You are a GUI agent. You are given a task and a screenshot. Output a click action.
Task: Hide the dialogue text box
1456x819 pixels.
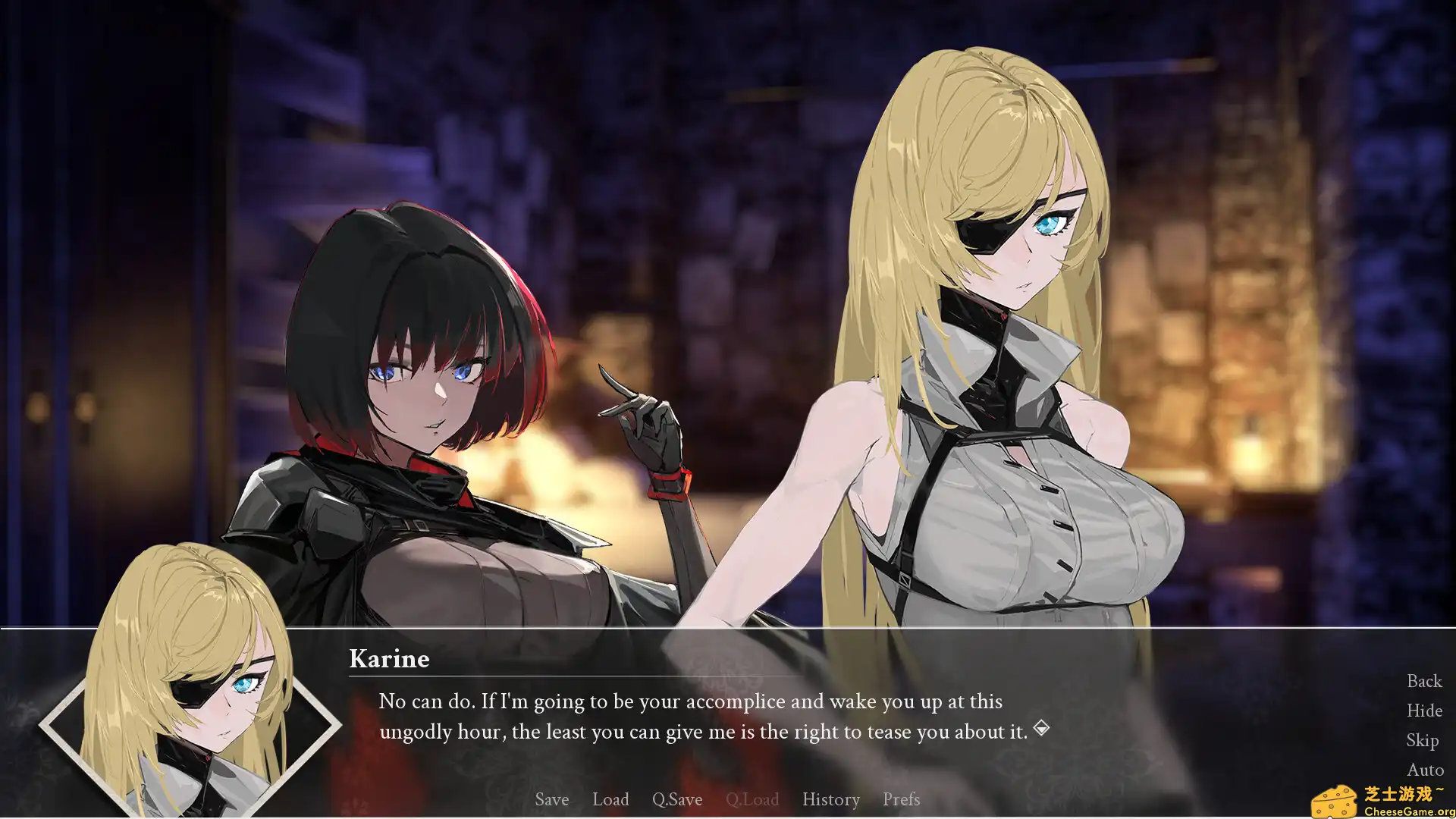pos(1423,711)
